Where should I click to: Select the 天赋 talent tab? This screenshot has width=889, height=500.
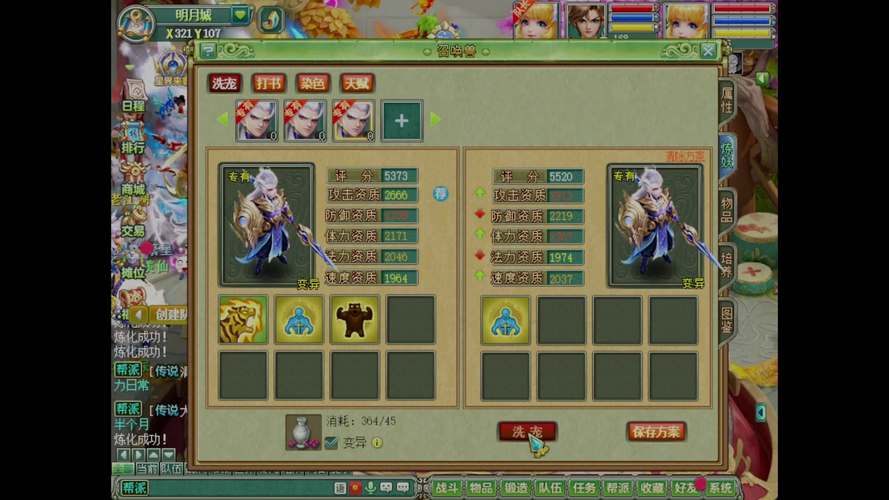click(357, 83)
